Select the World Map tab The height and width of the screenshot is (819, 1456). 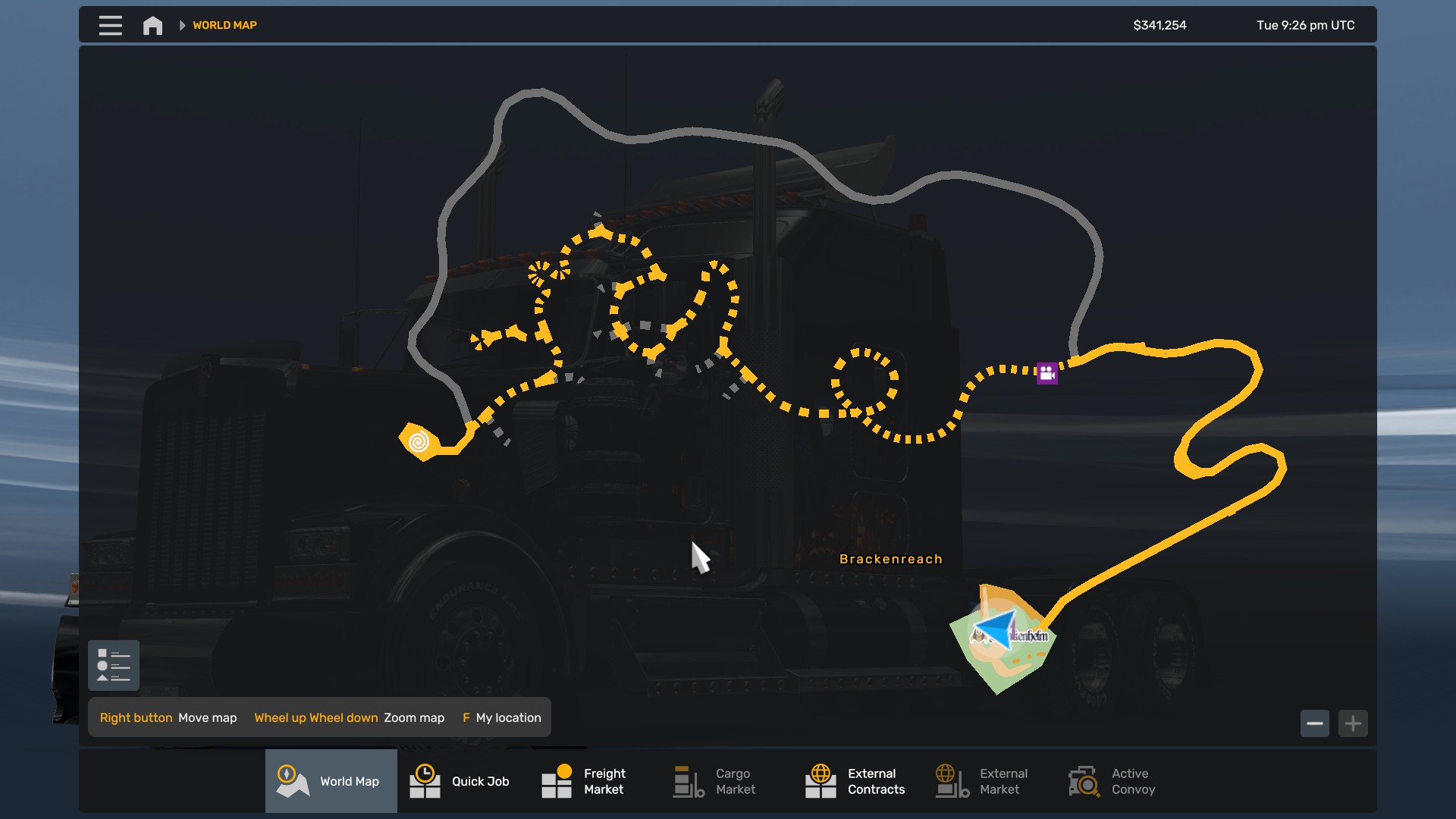331,781
